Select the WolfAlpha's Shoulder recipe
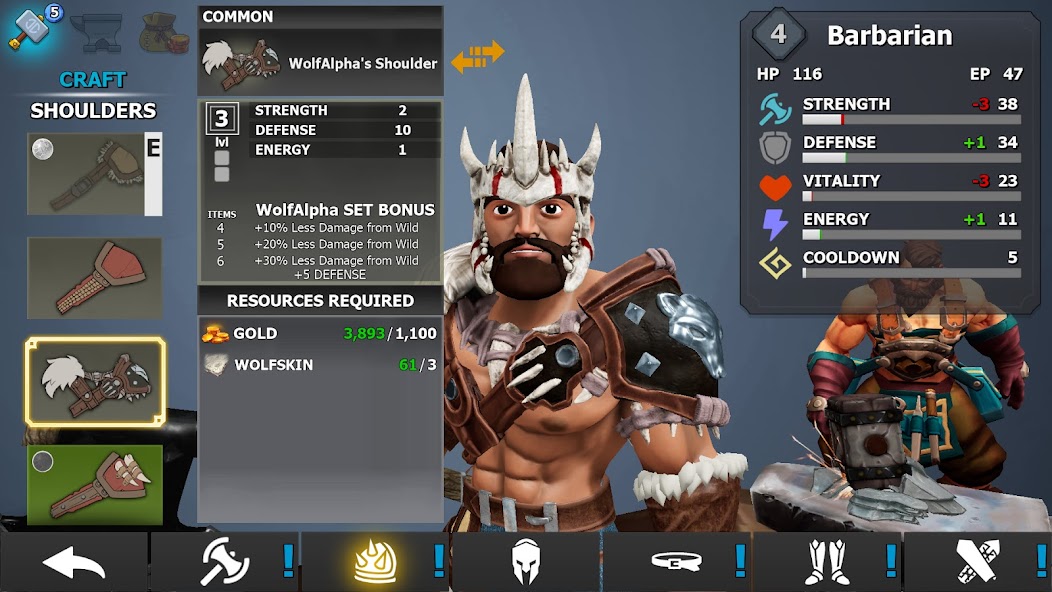Screen dimensions: 1052x592 (95, 382)
